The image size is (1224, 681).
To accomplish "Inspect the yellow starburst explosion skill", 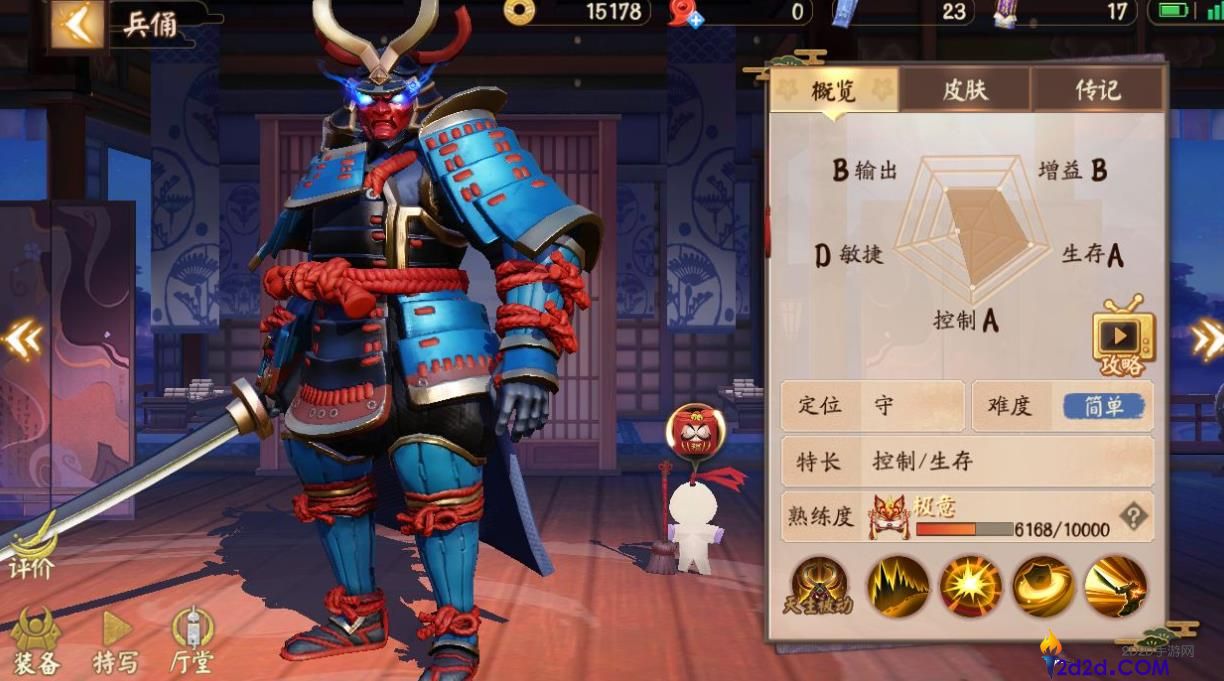I will 970,586.
